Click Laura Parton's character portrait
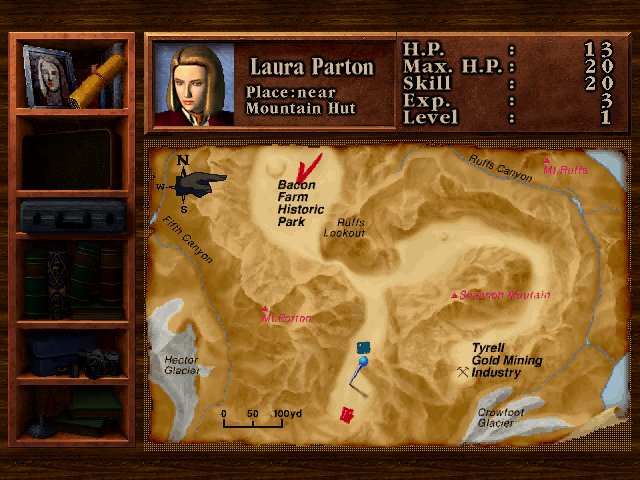 (x=195, y=84)
